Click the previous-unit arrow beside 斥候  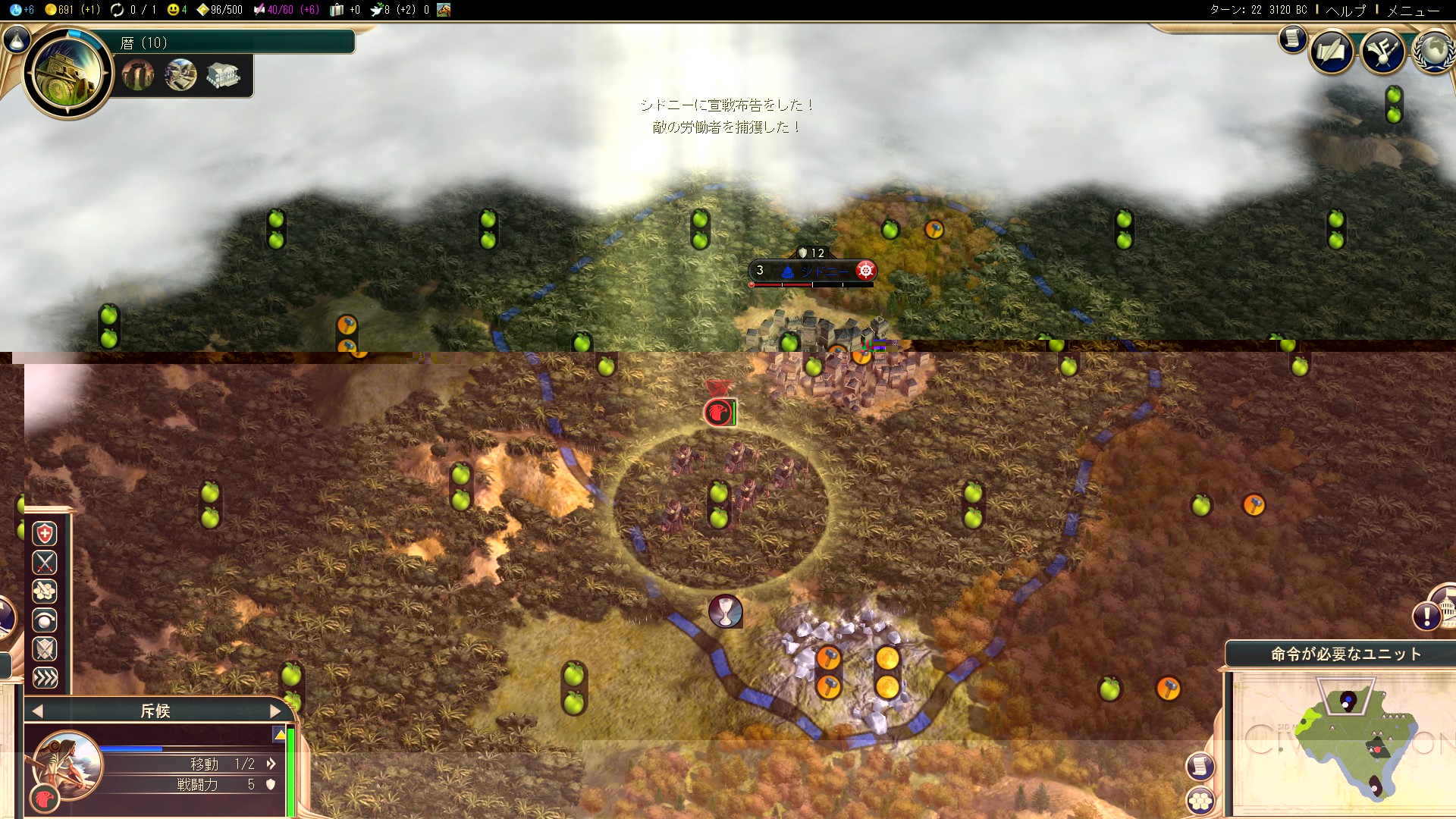[x=36, y=711]
